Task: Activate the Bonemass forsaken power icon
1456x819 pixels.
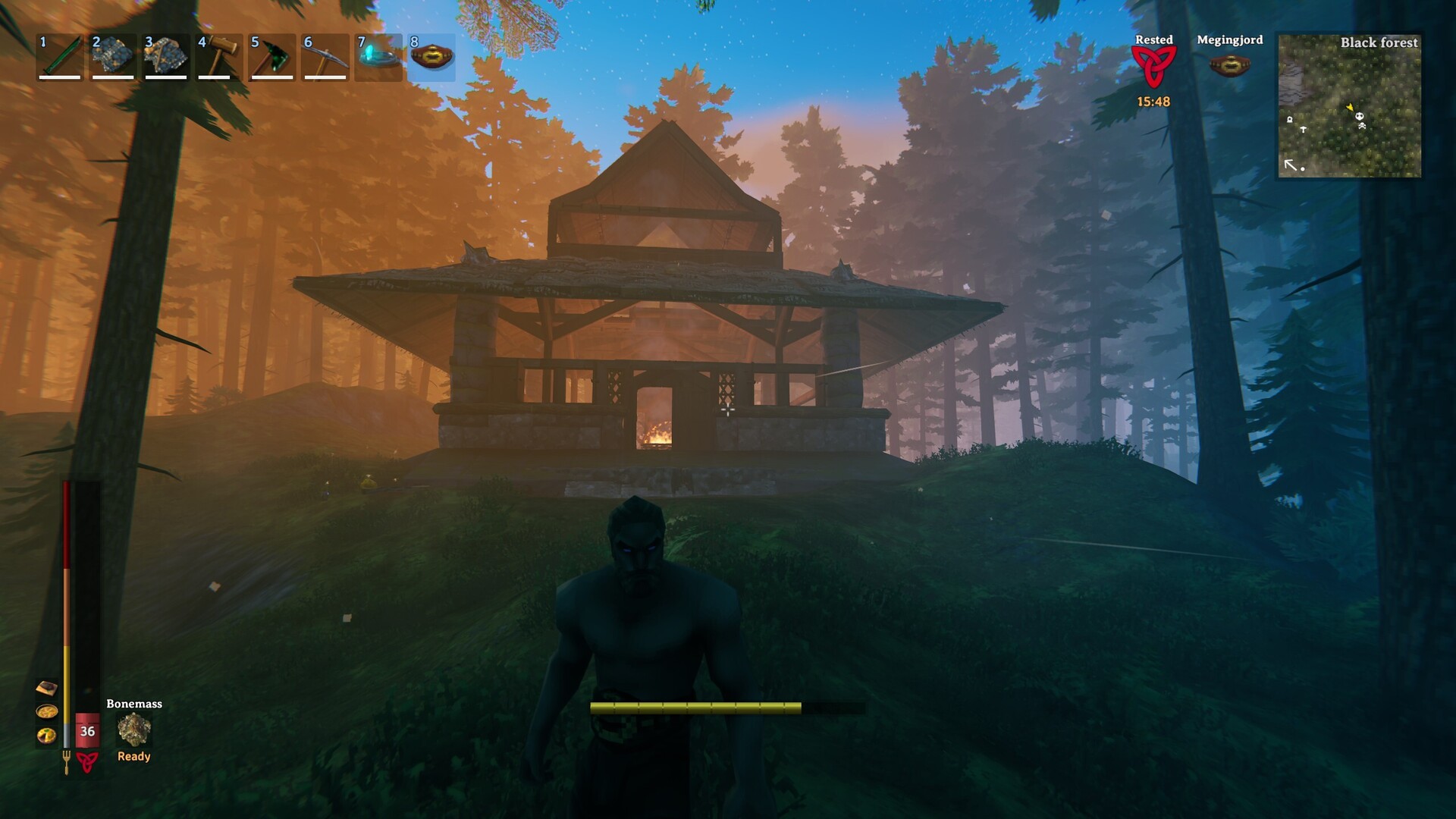Action: [x=134, y=730]
